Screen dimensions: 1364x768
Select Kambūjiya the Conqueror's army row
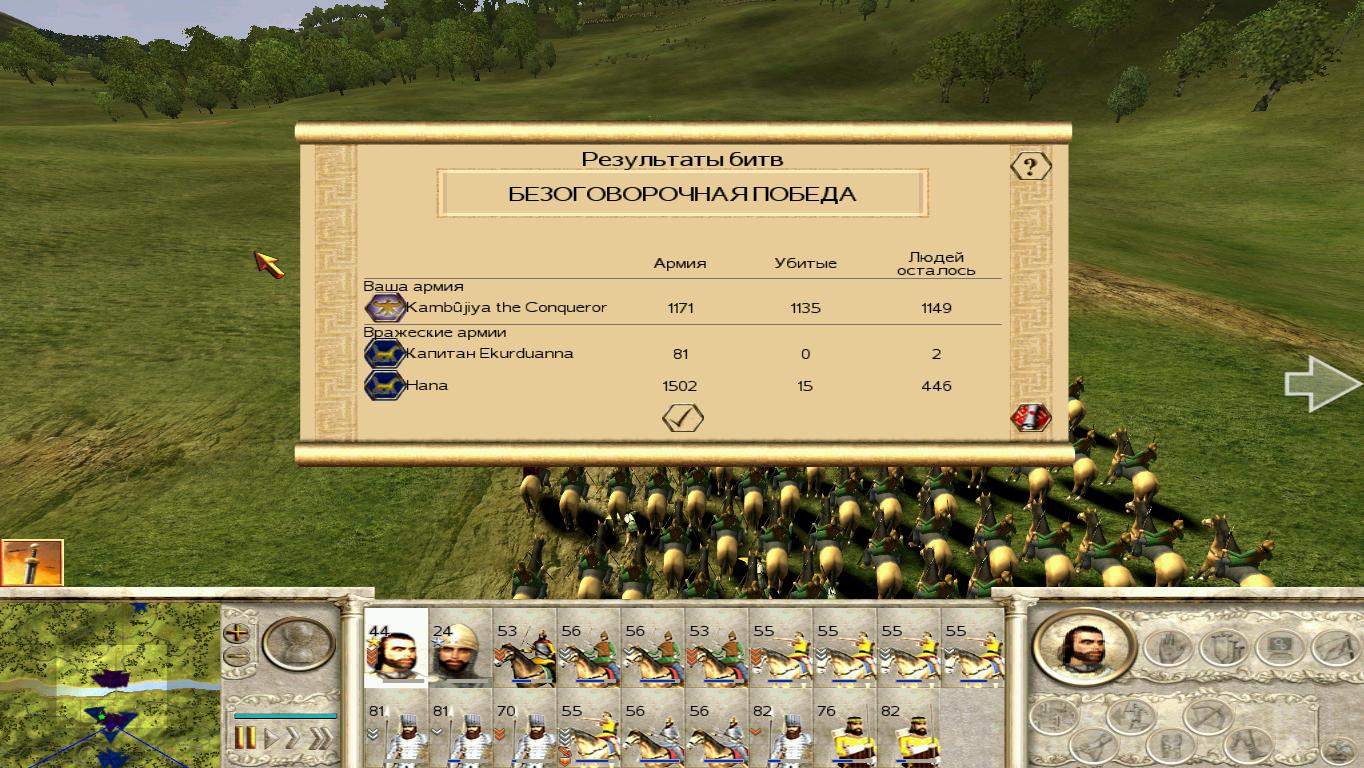(505, 308)
